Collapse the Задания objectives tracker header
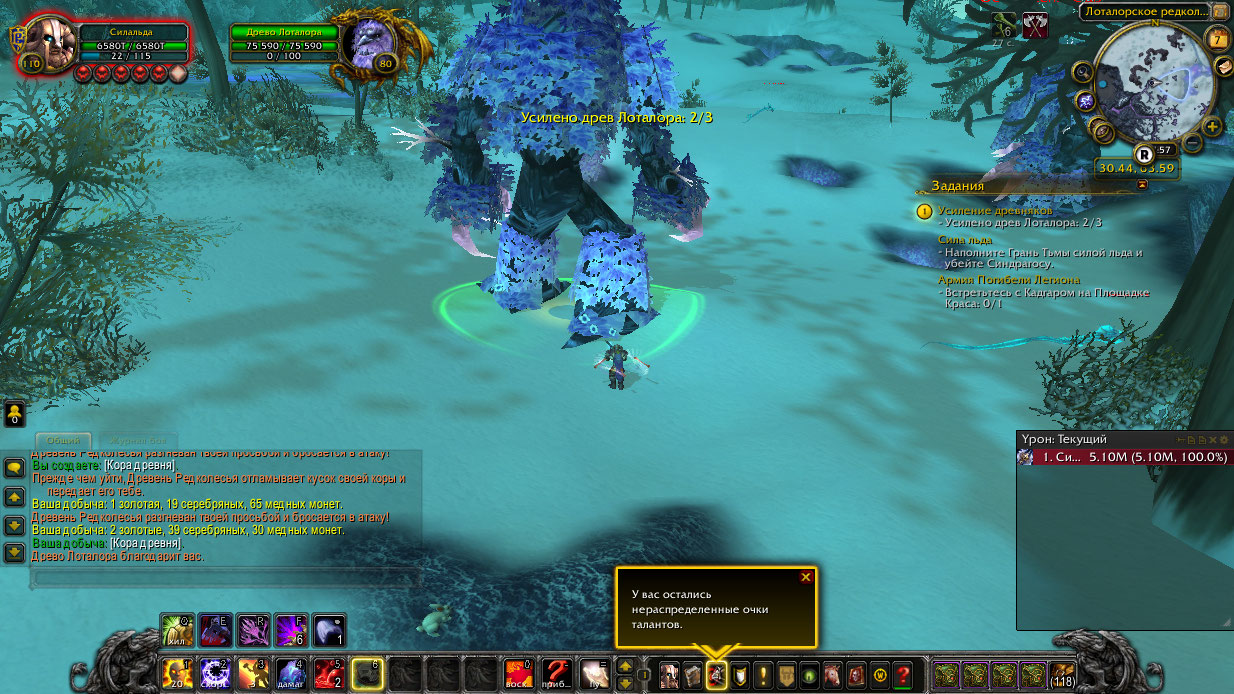 click(x=1142, y=185)
